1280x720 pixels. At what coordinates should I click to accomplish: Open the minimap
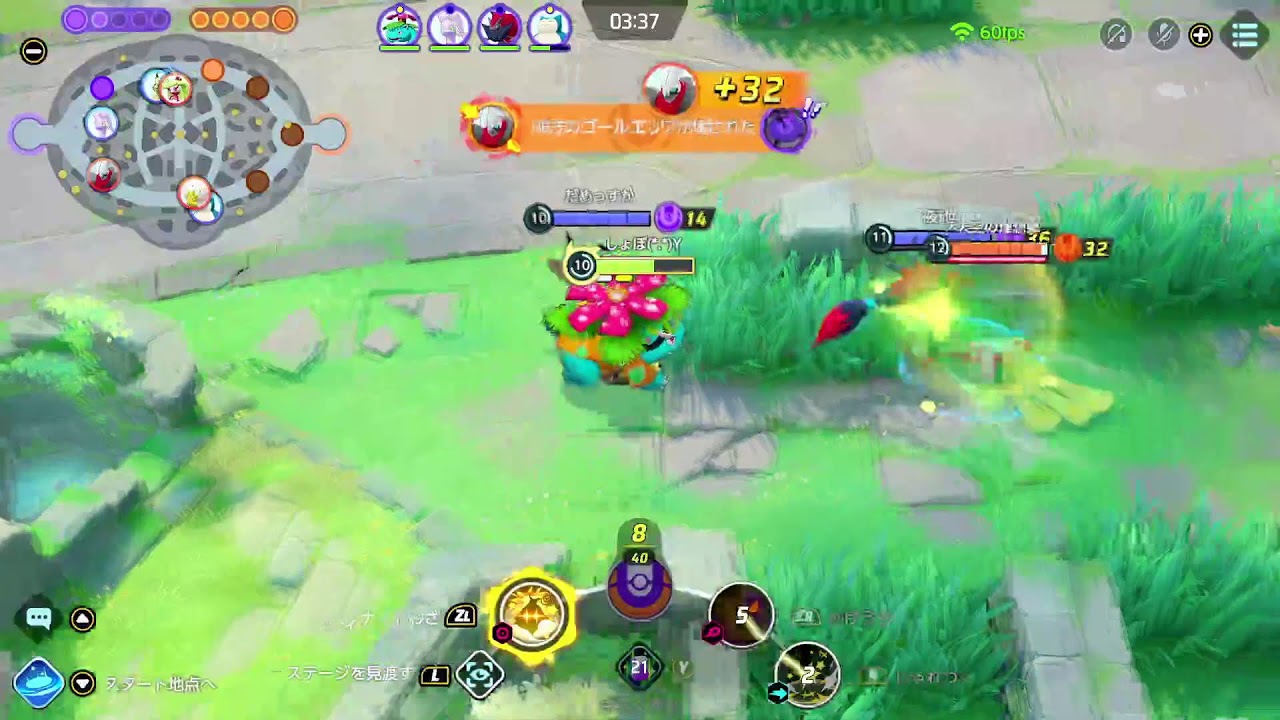[180, 140]
